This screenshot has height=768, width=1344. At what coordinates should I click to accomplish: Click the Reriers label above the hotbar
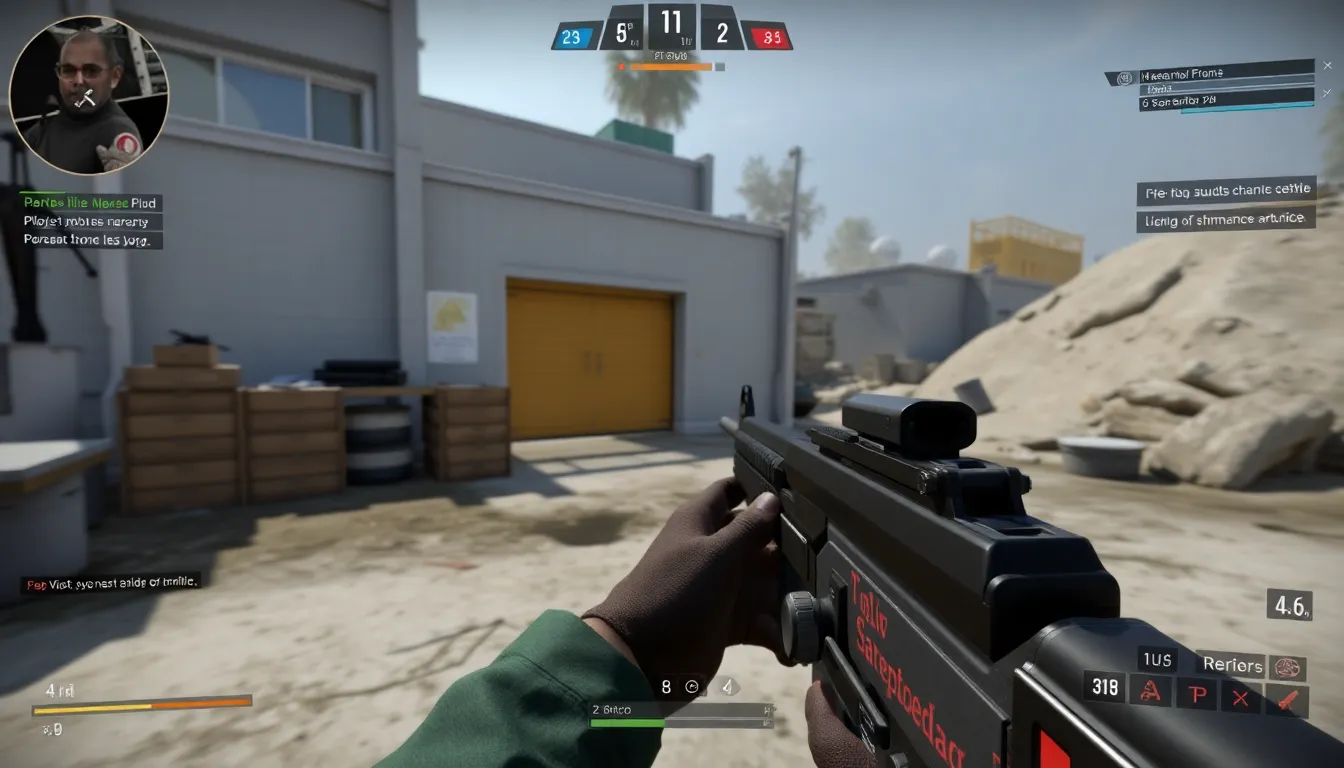(x=1232, y=665)
